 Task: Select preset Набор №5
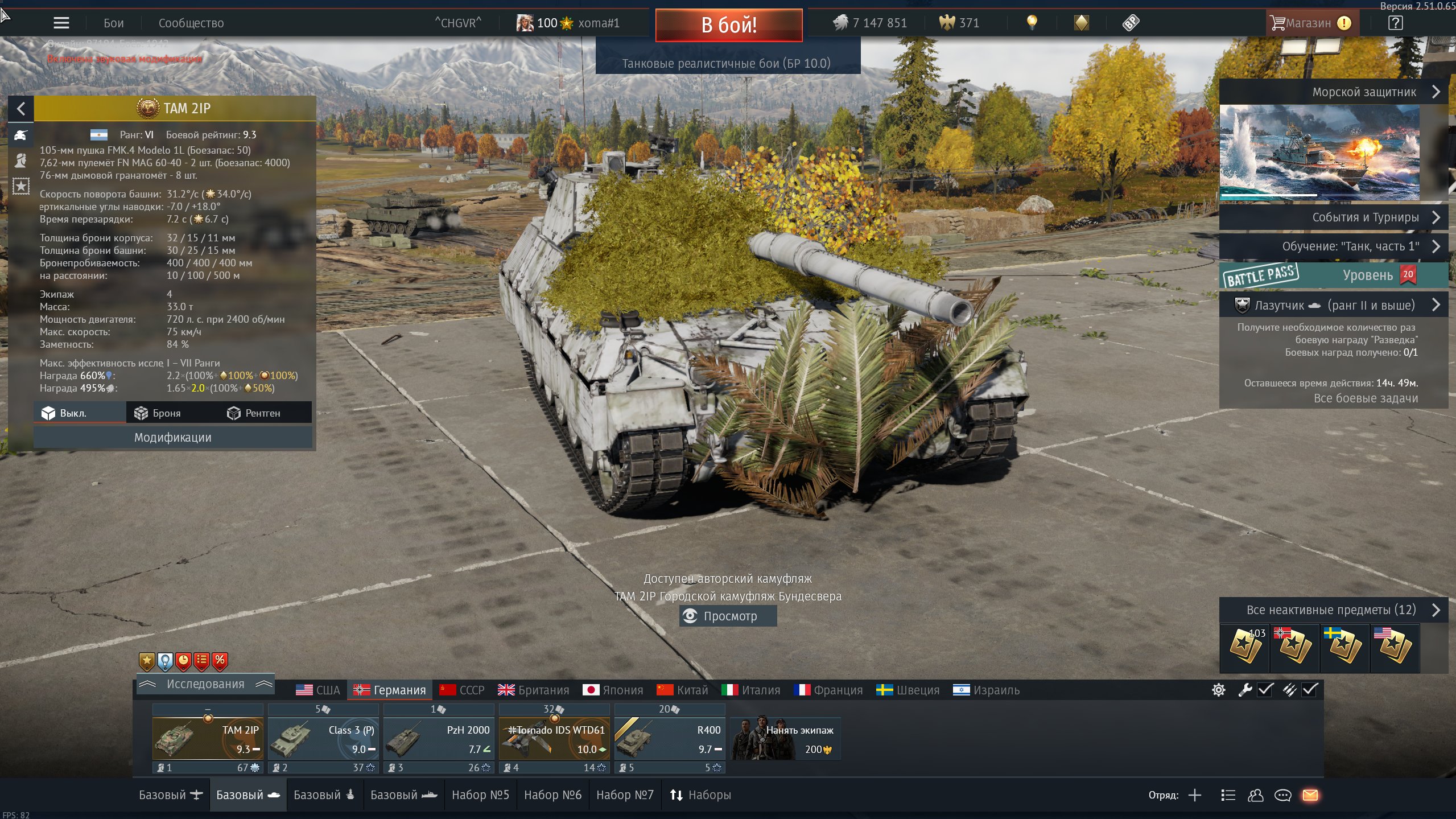tap(480, 795)
